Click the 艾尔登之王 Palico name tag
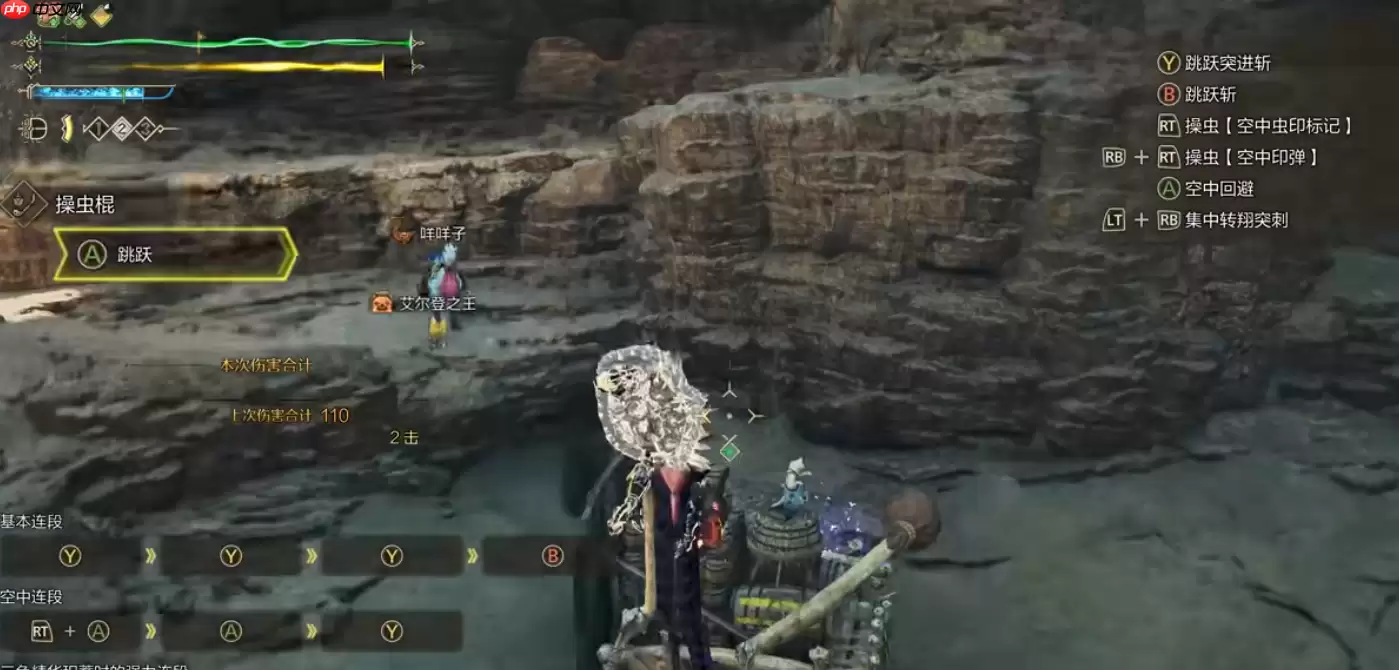 coord(437,303)
